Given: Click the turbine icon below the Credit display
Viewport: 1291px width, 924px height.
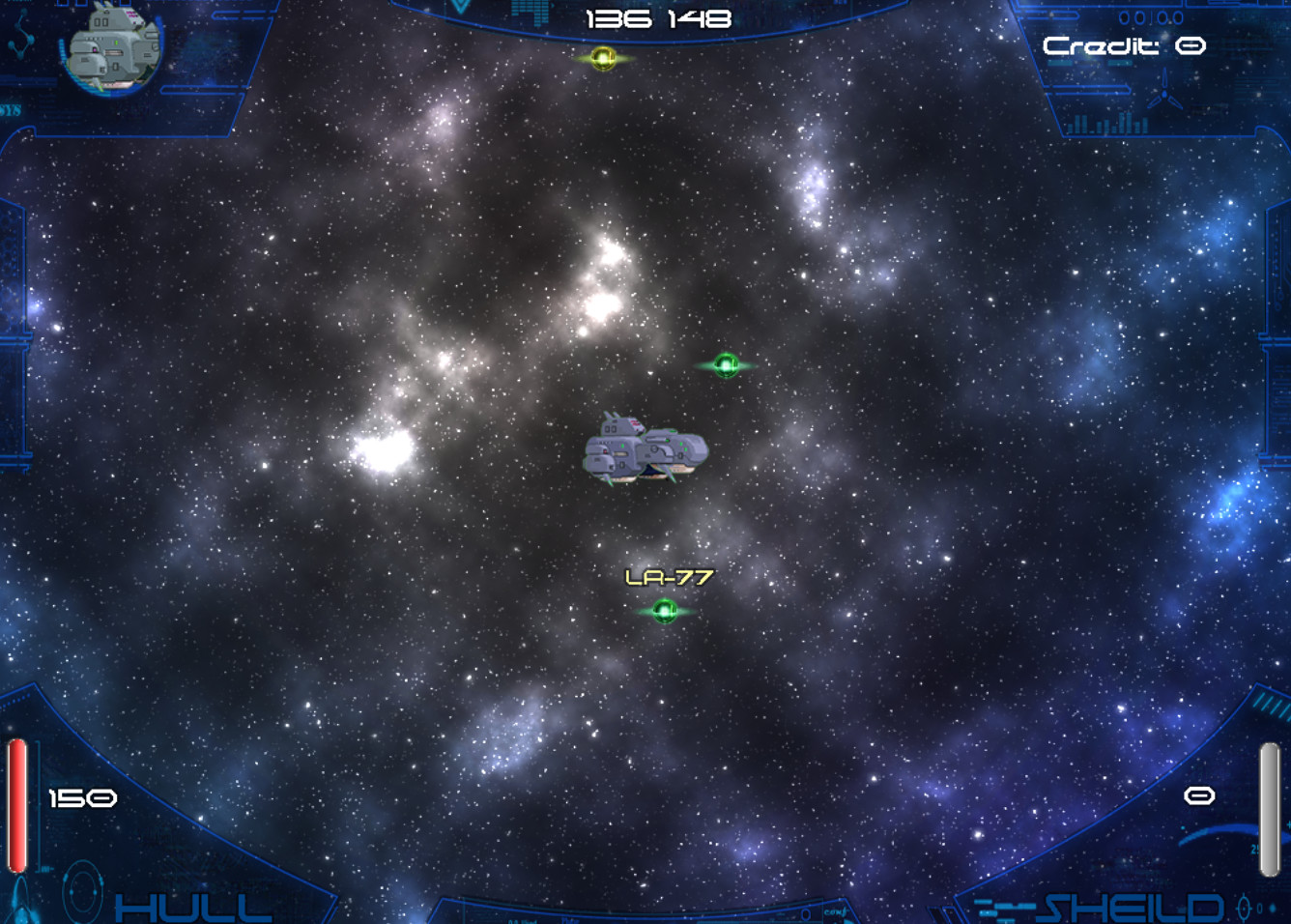Looking at the screenshot, I should point(1164,94).
